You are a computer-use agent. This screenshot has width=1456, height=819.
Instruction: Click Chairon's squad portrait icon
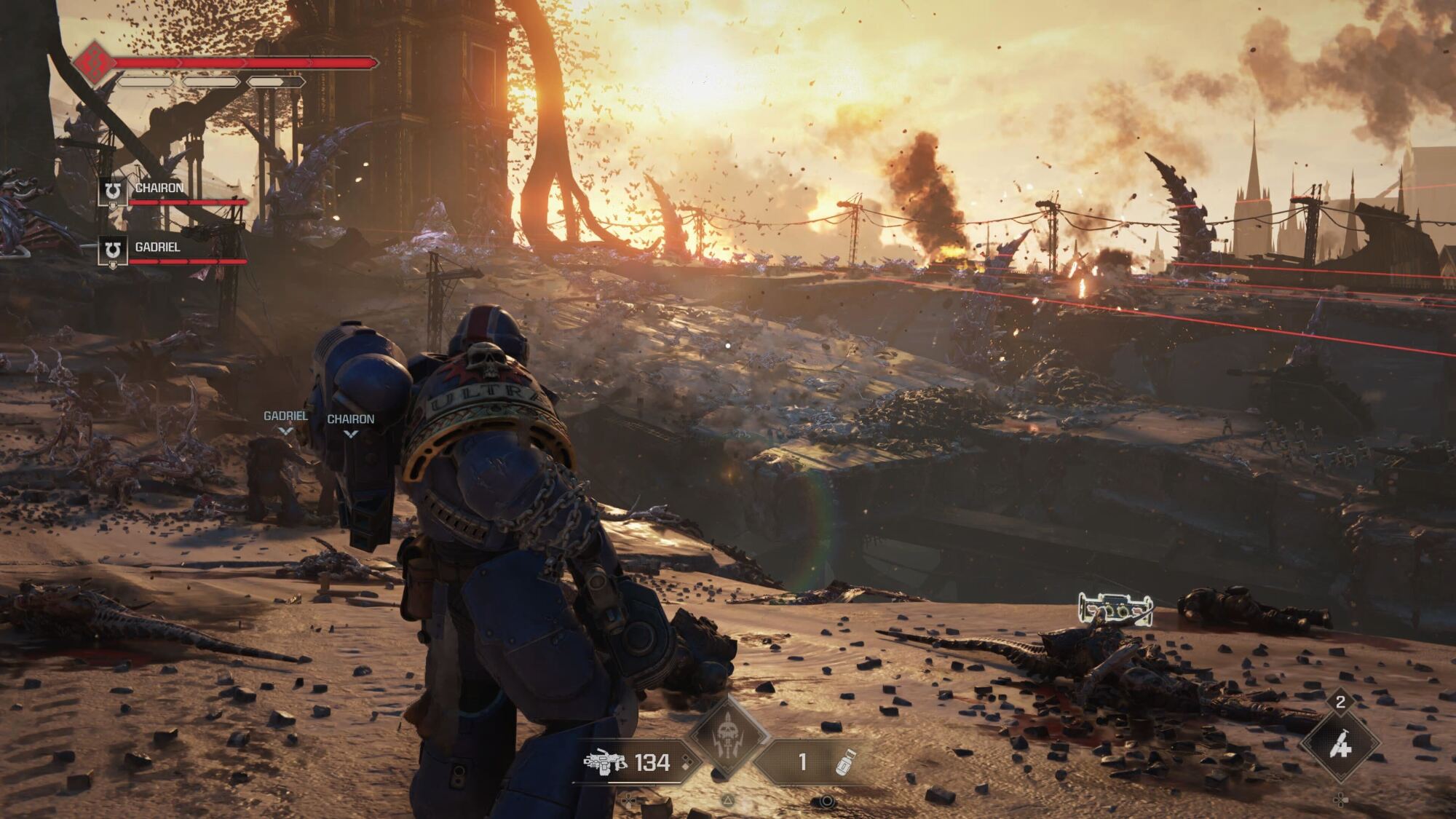(x=113, y=191)
